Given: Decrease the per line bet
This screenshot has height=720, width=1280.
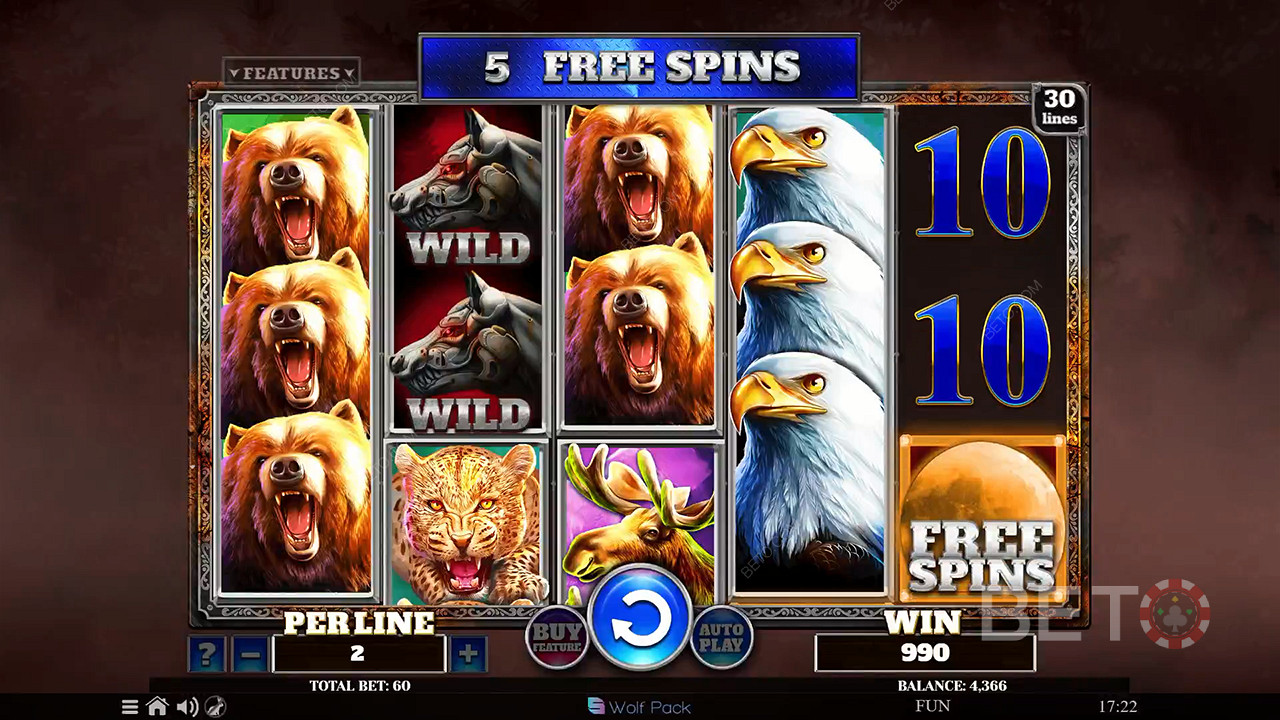Looking at the screenshot, I should coord(250,655).
